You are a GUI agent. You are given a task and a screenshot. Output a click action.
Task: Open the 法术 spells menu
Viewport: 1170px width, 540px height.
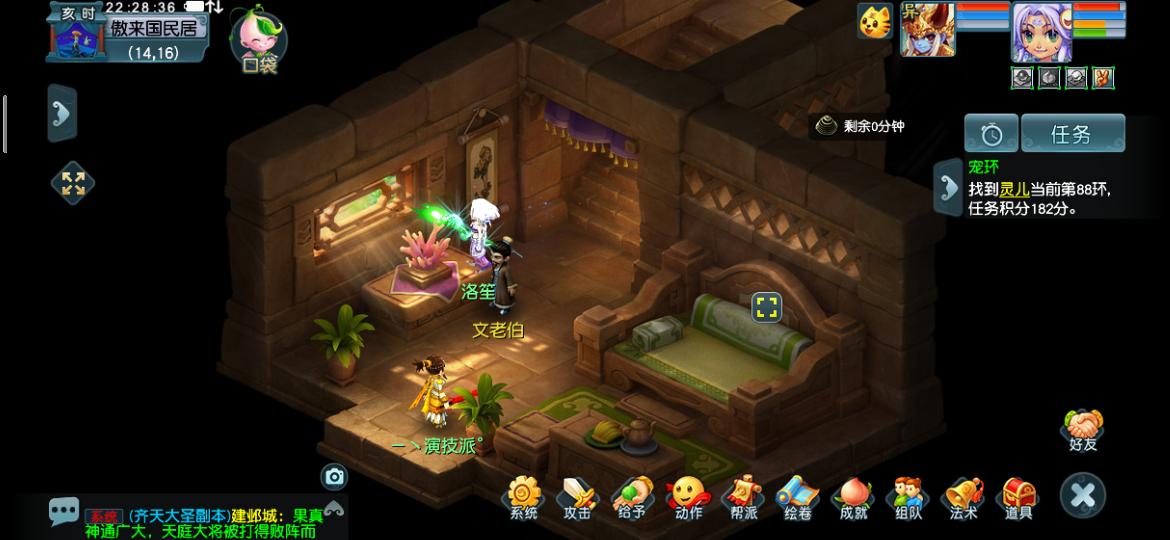[963, 496]
